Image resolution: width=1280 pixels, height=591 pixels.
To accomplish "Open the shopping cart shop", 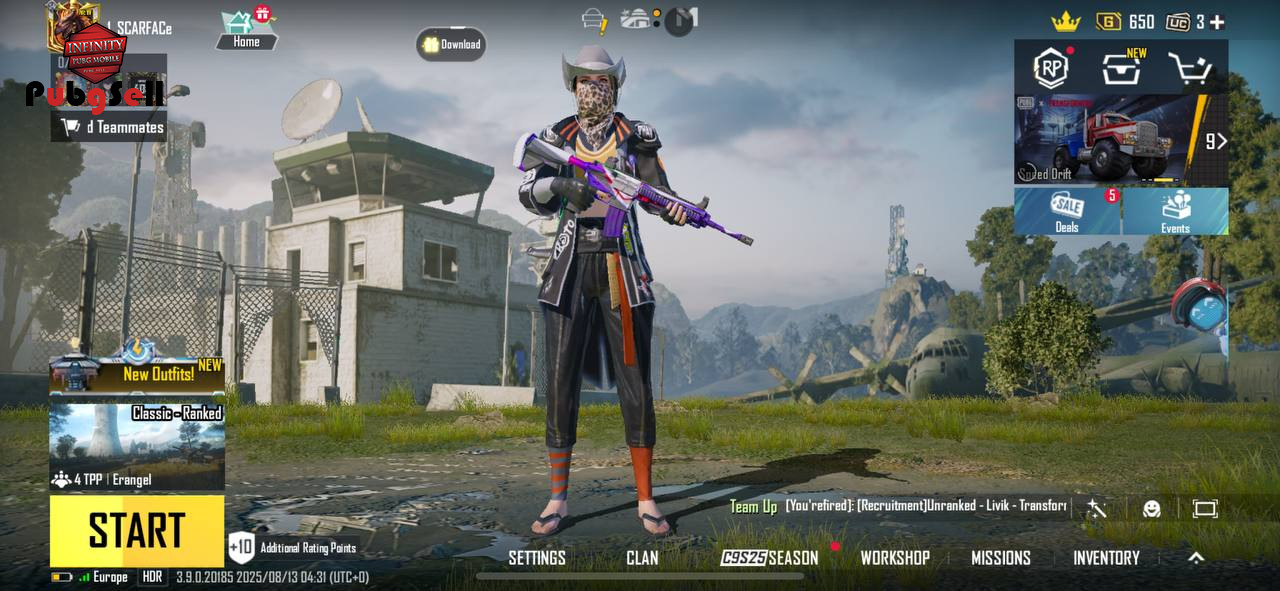I will [x=1191, y=69].
